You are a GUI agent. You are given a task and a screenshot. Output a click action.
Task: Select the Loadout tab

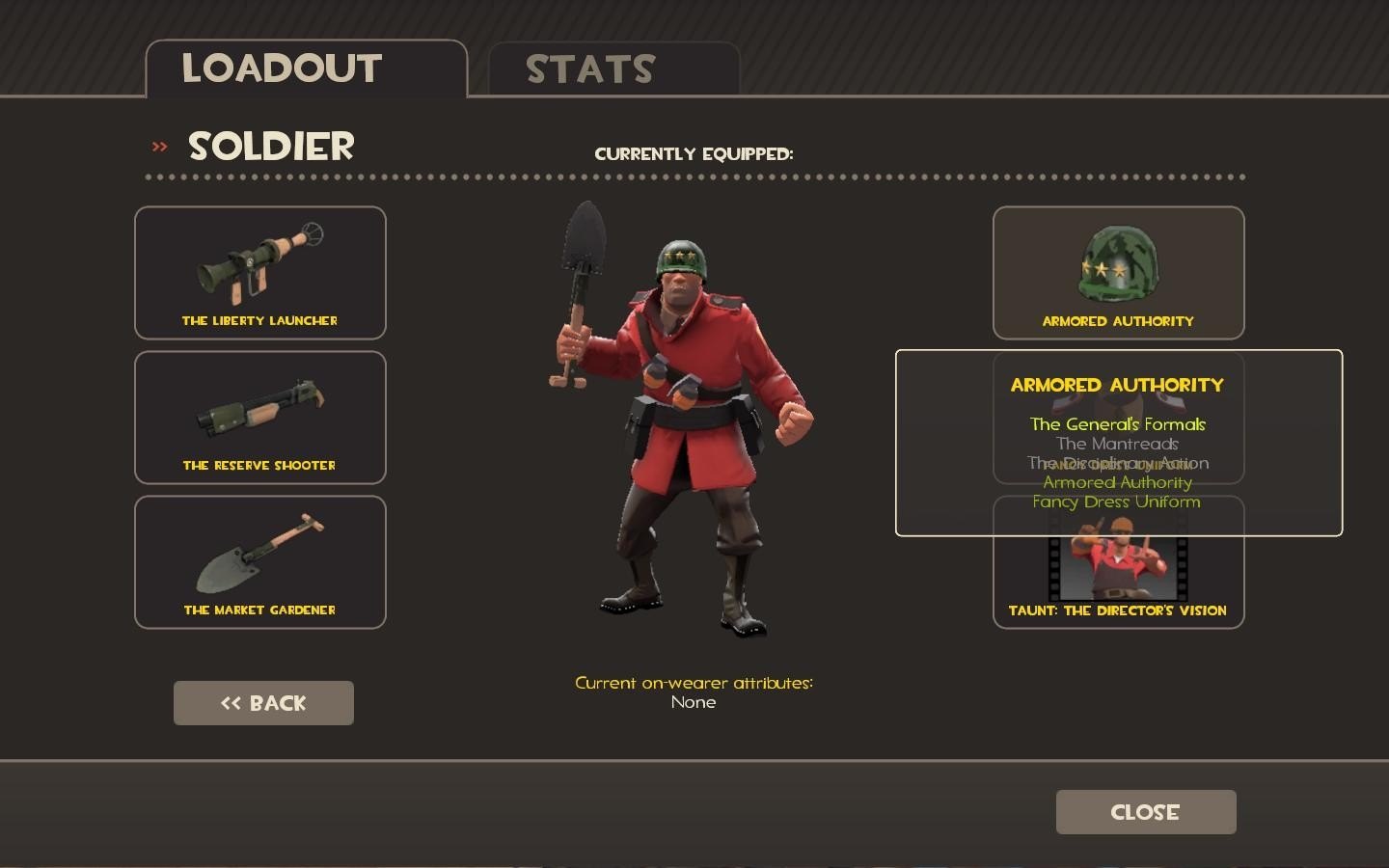pos(306,68)
